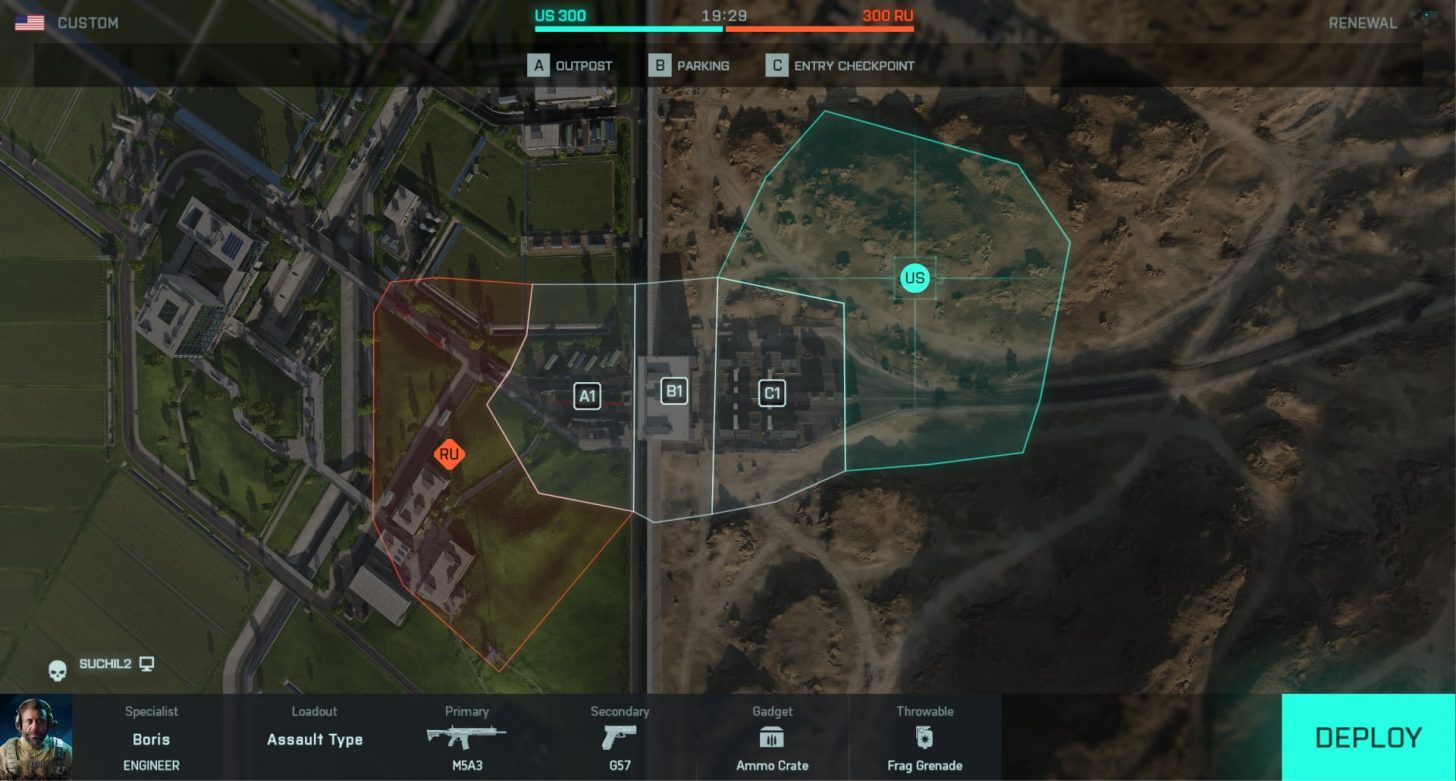The height and width of the screenshot is (781, 1456).
Task: Change the M5A3 primary weapon
Action: pos(466,739)
